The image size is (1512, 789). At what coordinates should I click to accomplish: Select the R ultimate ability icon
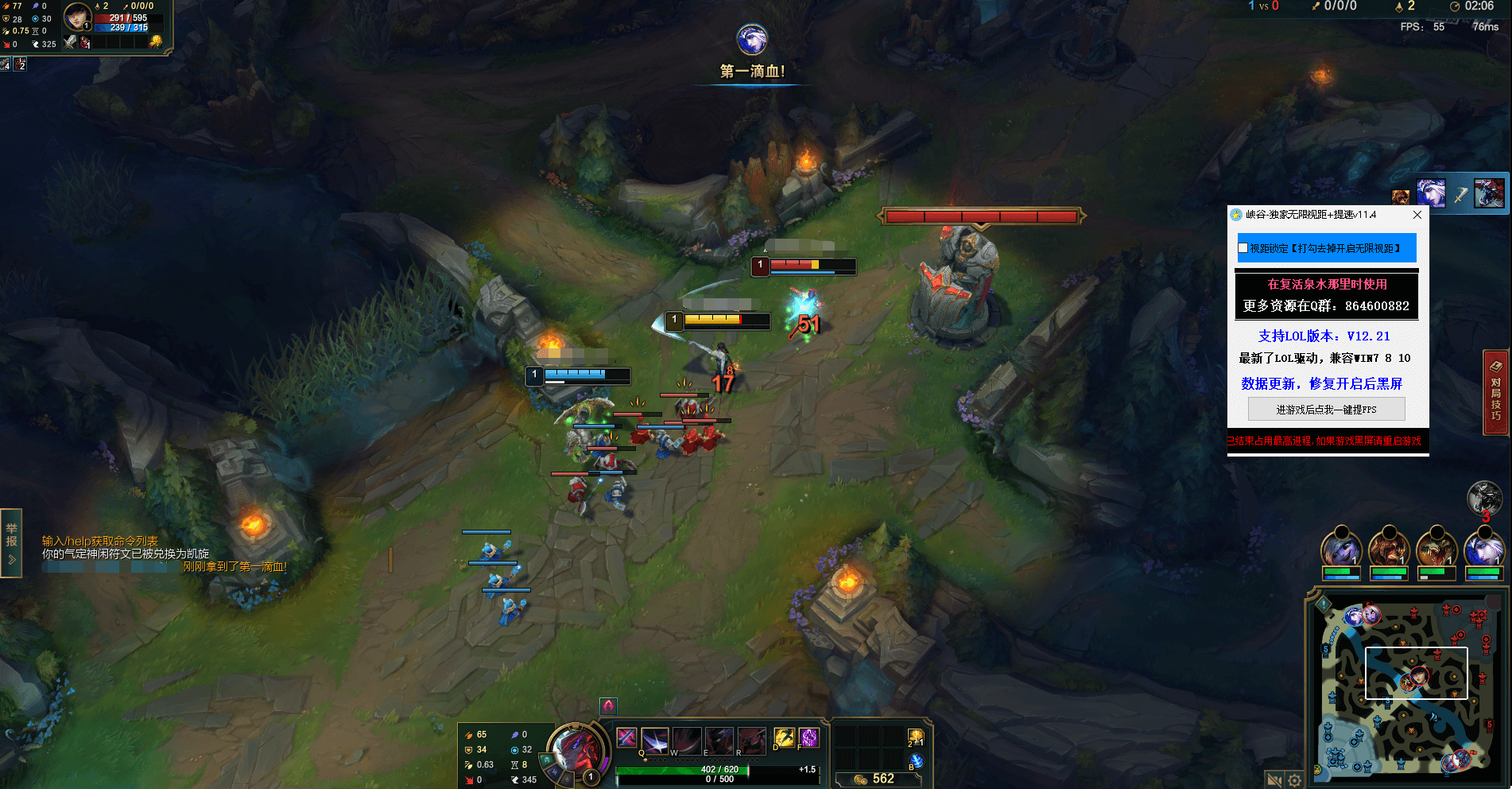pos(751,740)
